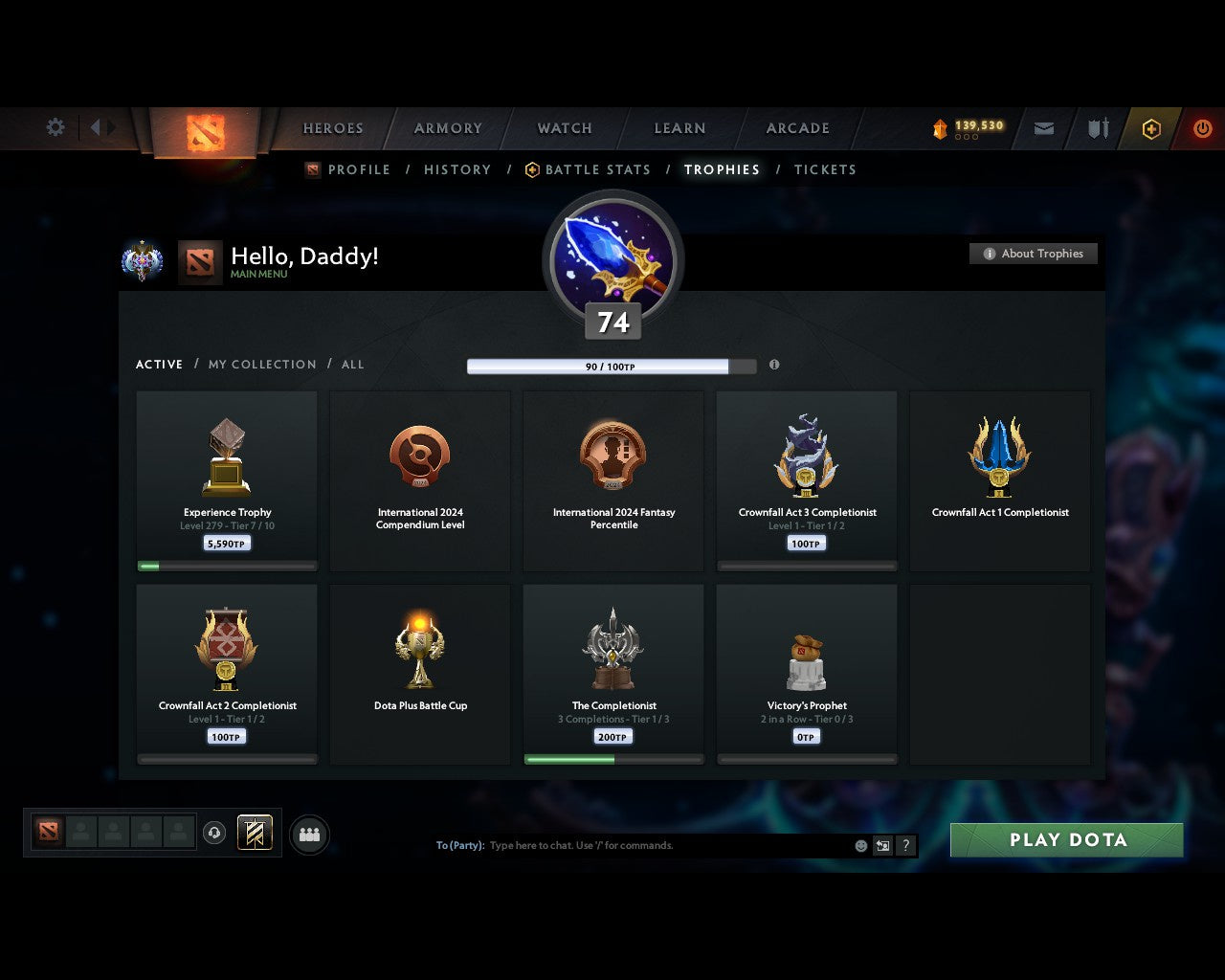The width and height of the screenshot is (1225, 980).
Task: Click the voice chat headset icon
Action: point(214,834)
